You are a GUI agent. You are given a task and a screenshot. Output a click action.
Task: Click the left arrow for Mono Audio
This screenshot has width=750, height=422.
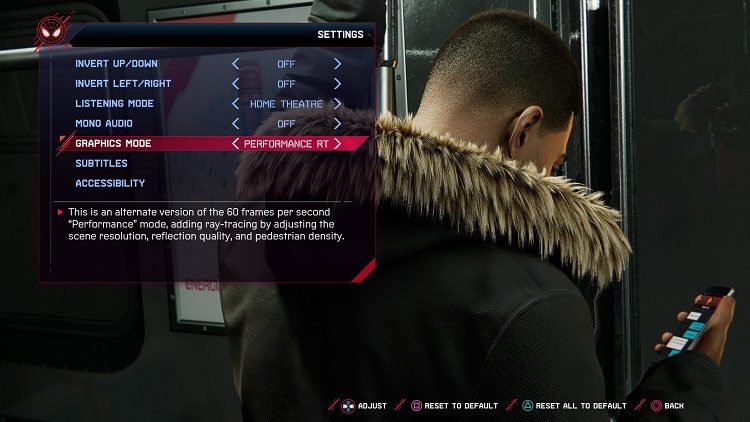(x=236, y=123)
